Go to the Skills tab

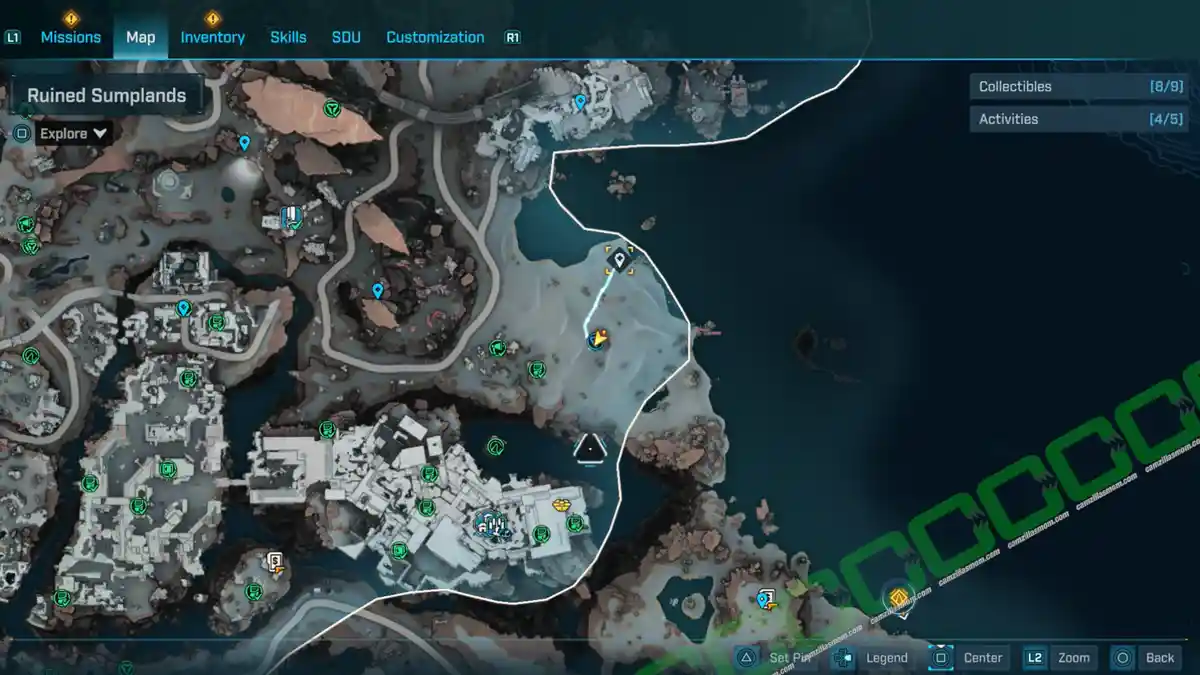(x=288, y=37)
